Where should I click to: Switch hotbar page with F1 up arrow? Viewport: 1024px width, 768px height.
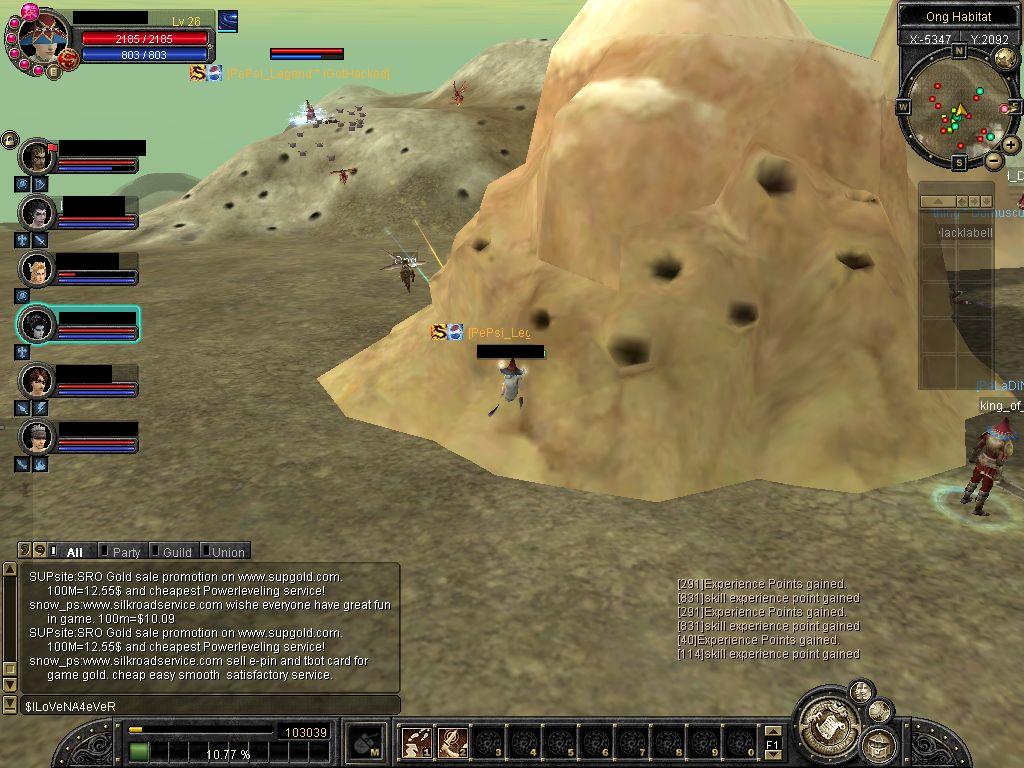pyautogui.click(x=772, y=733)
